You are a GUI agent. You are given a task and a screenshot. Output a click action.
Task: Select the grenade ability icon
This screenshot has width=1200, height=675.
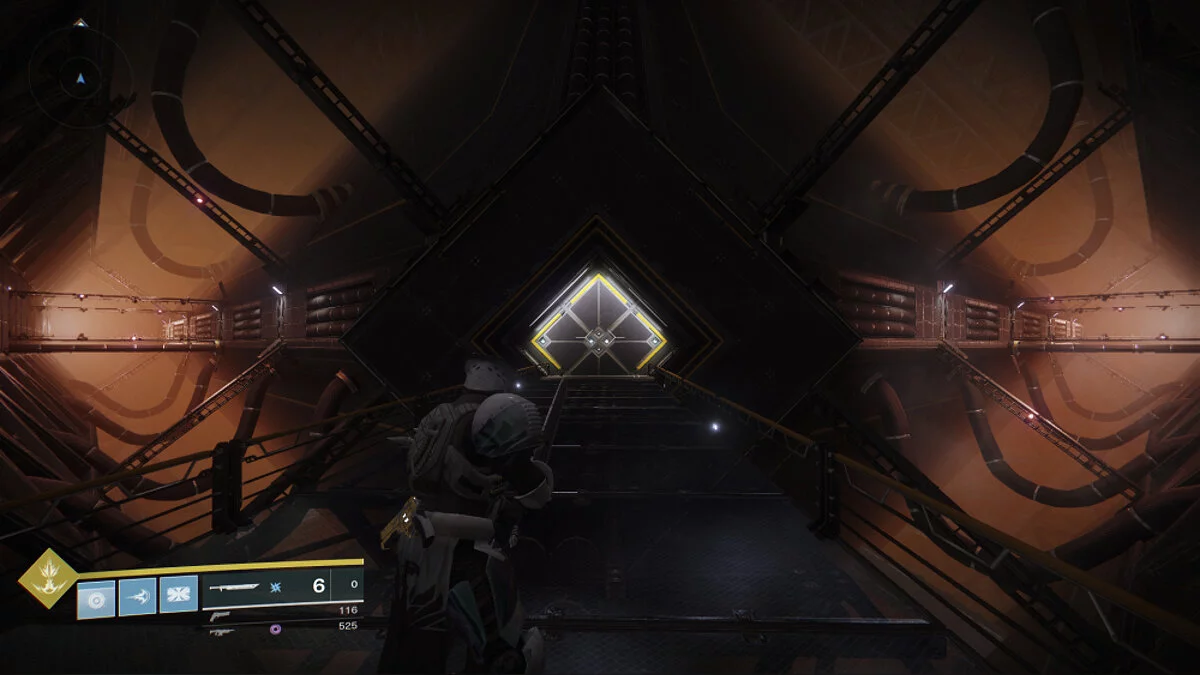pos(97,598)
